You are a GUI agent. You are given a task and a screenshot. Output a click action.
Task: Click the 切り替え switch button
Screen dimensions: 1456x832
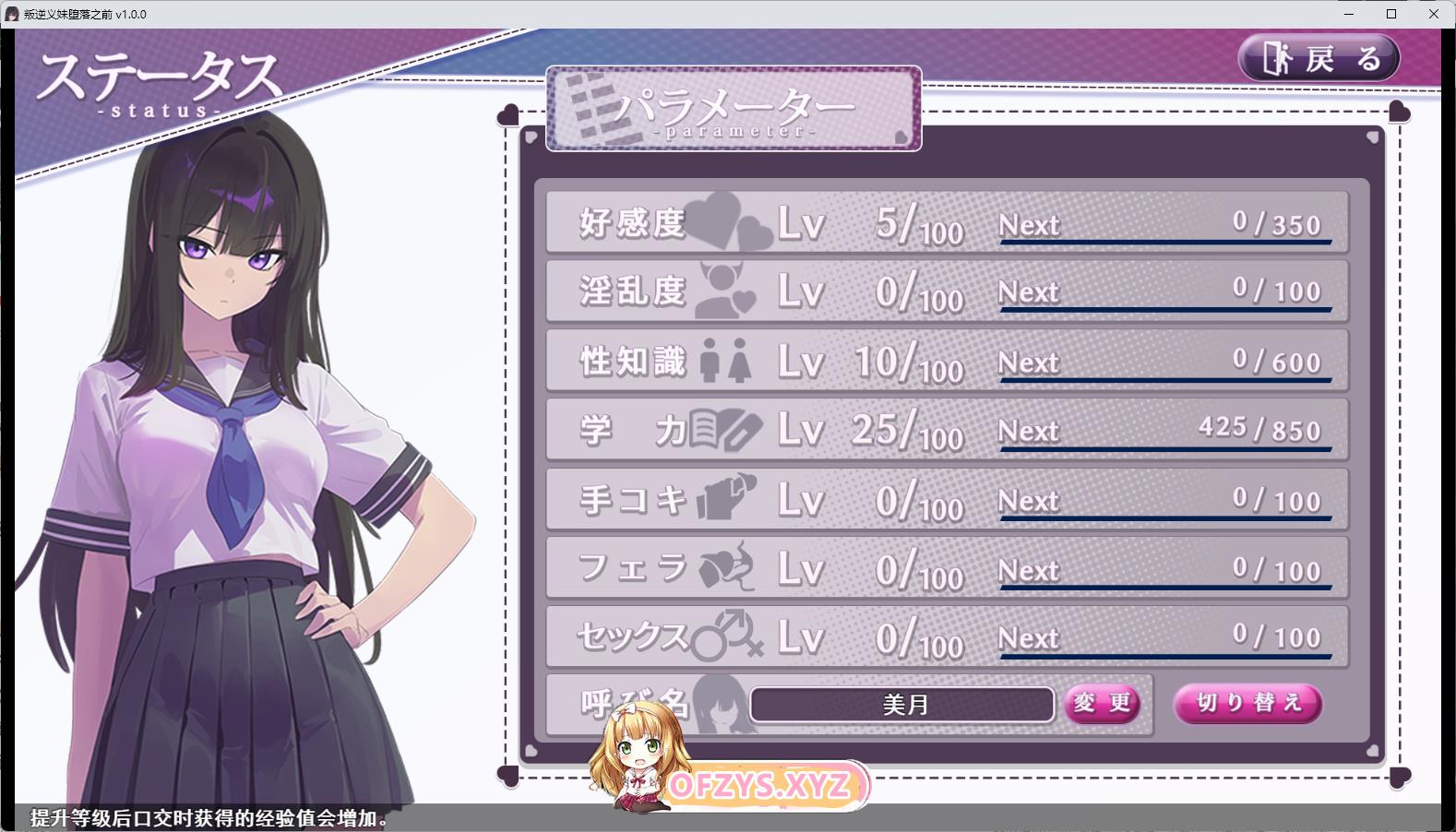pyautogui.click(x=1247, y=704)
